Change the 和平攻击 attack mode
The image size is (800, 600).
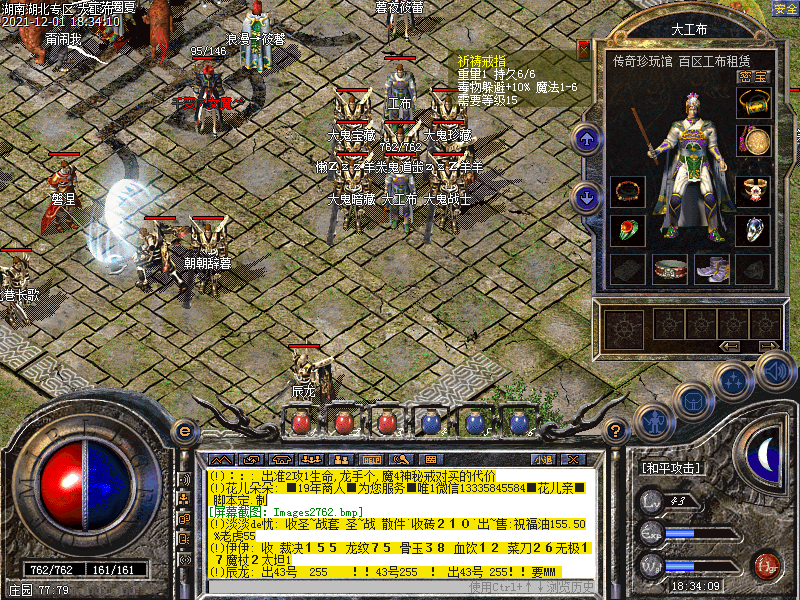tap(671, 467)
